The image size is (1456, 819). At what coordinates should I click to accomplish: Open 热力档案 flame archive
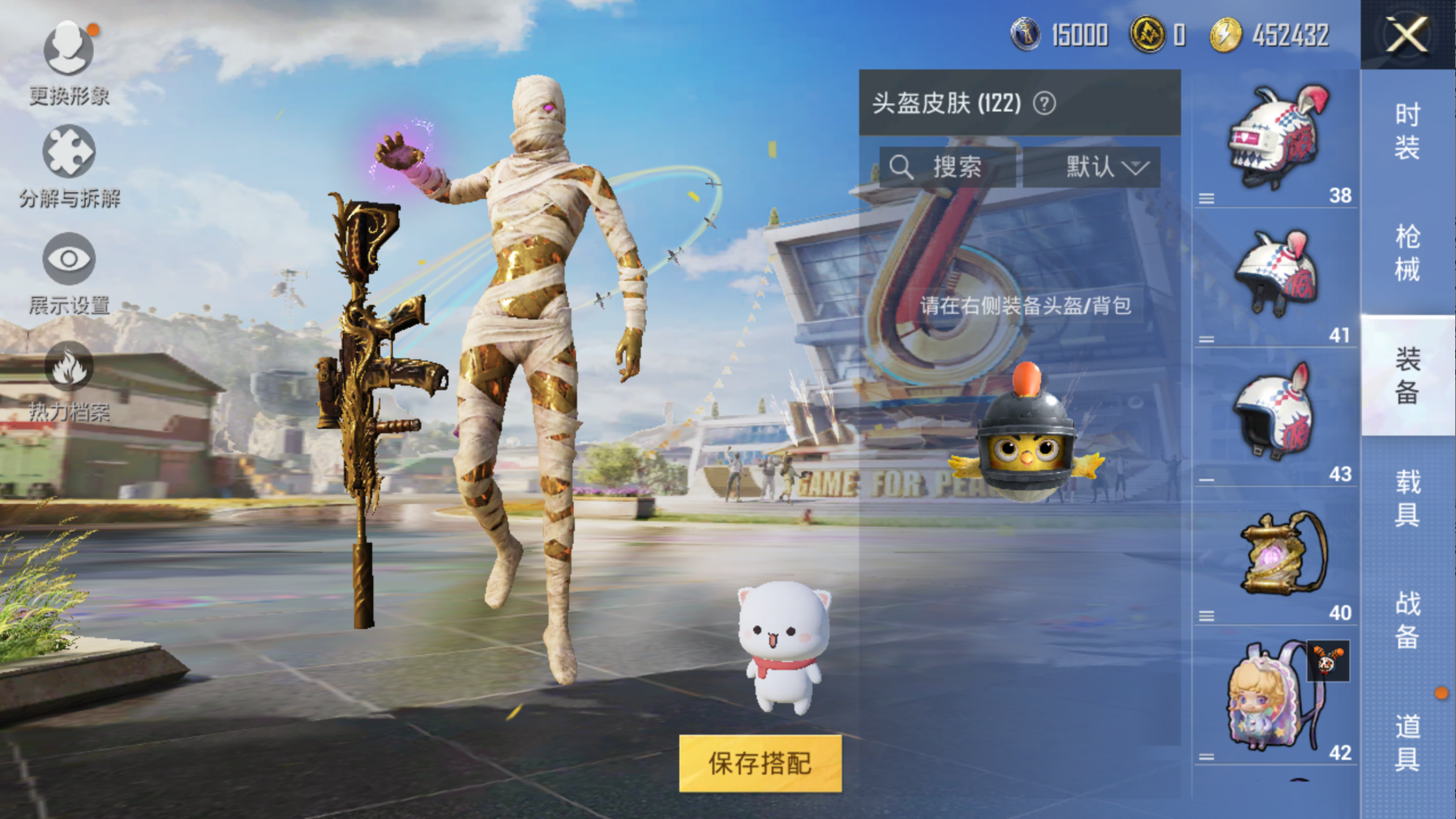click(69, 381)
